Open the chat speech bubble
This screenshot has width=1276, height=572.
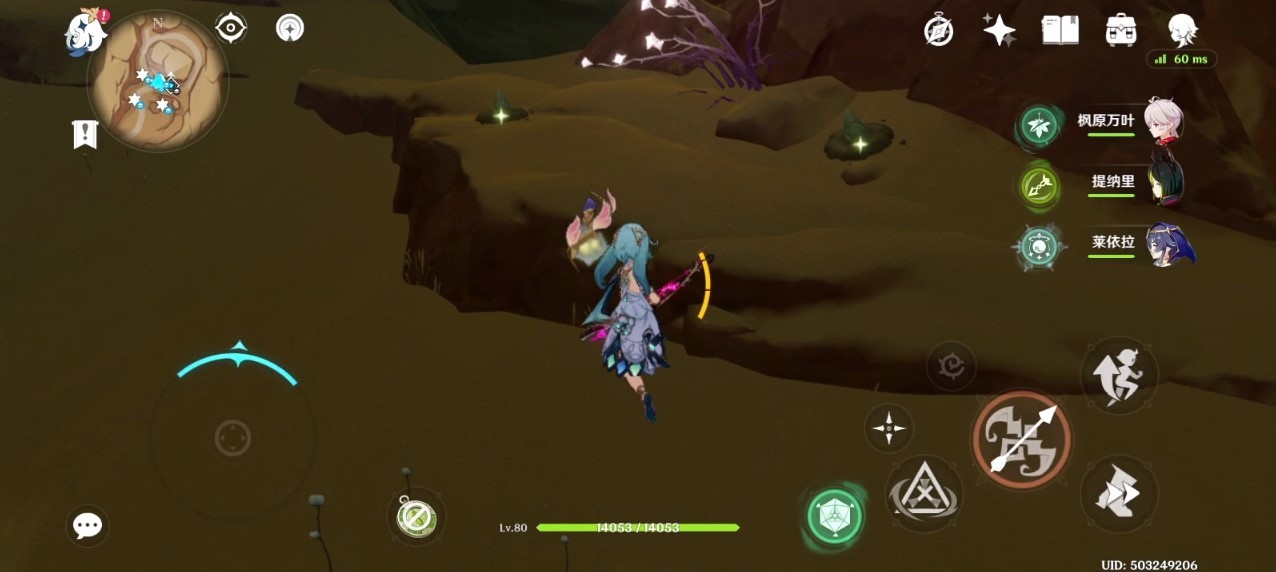pos(88,526)
